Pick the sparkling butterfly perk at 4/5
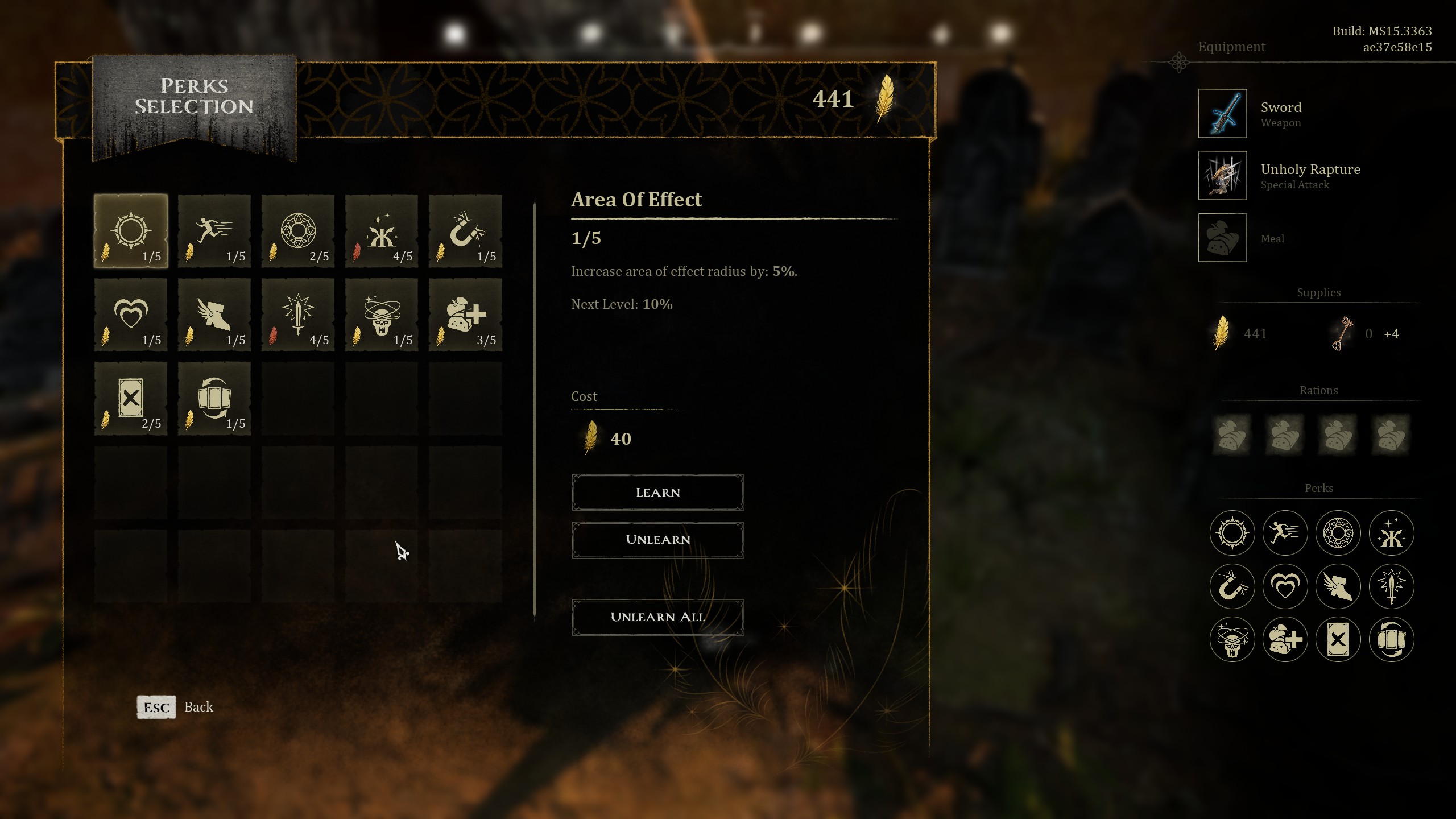 (382, 231)
